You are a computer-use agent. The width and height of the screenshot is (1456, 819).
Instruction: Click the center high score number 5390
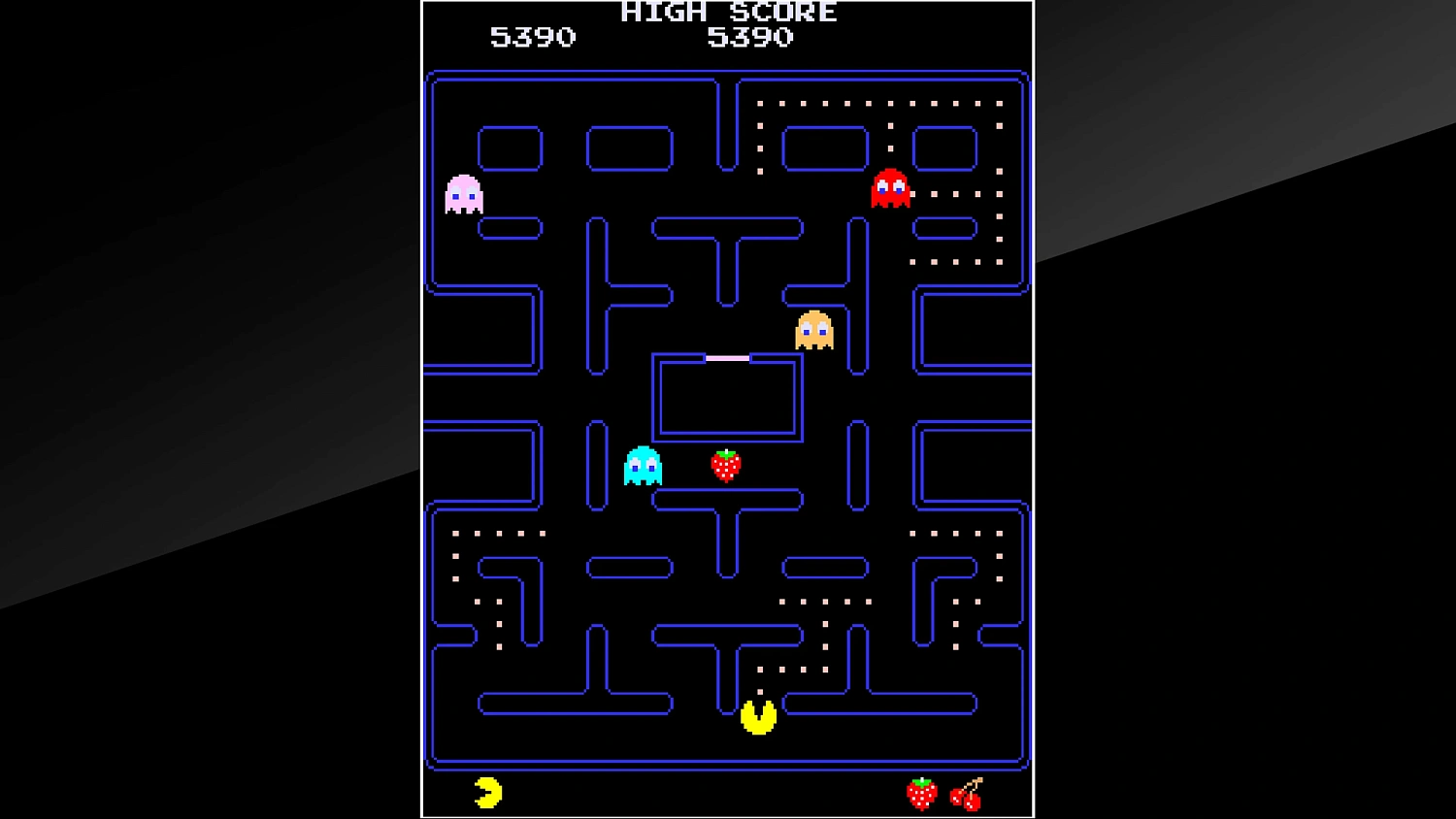tap(753, 37)
